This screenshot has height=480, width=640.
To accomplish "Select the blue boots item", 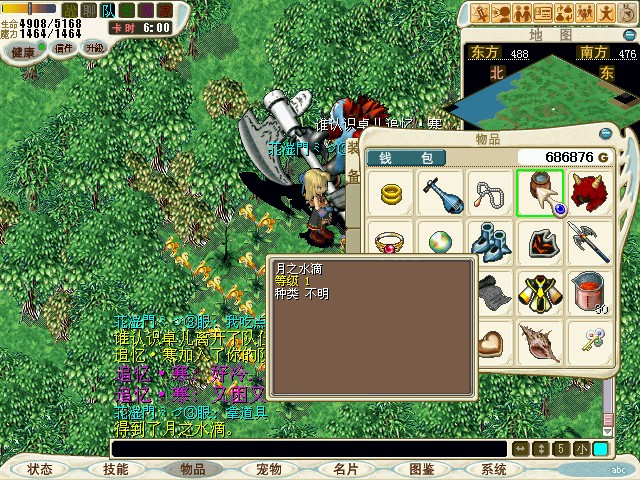I will 490,242.
